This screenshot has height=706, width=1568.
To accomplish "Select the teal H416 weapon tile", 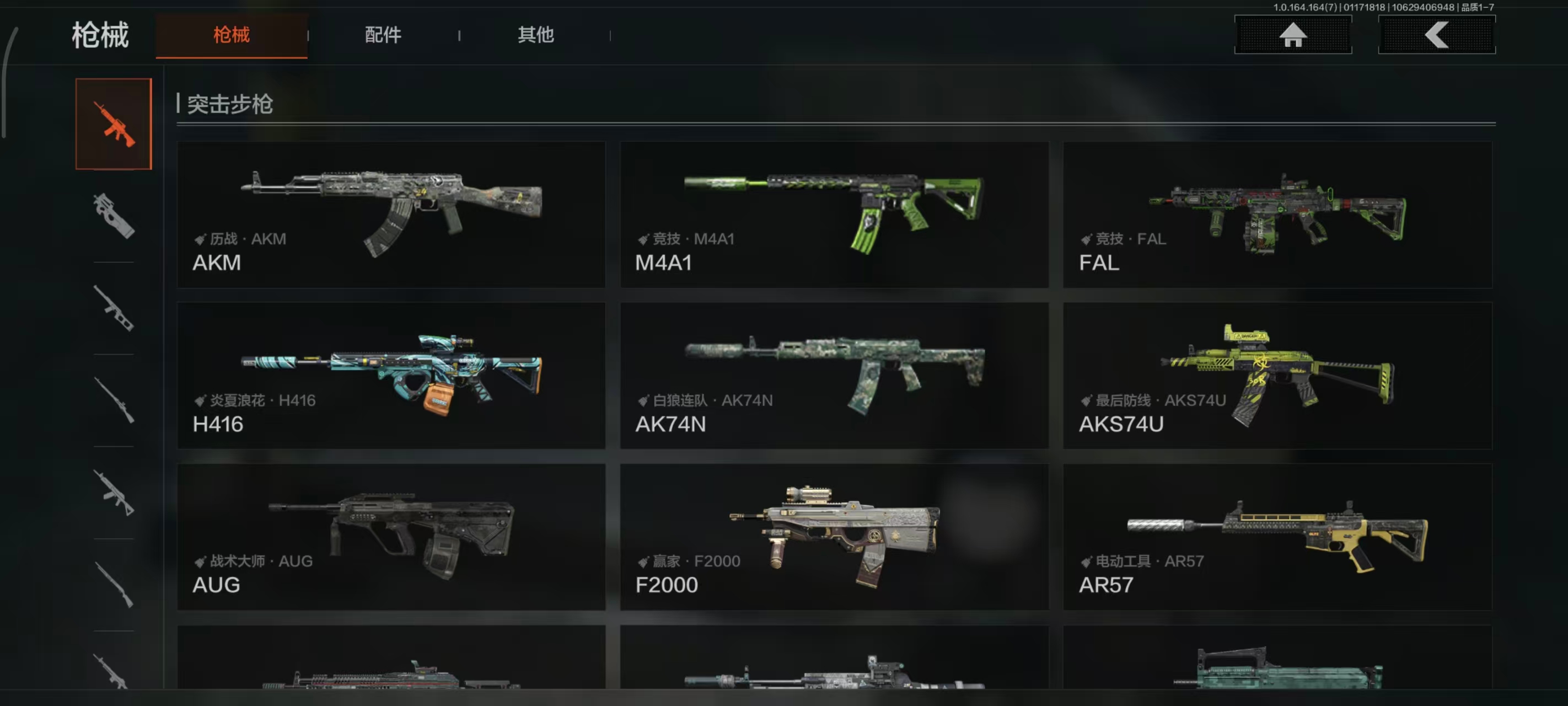I will tap(391, 376).
